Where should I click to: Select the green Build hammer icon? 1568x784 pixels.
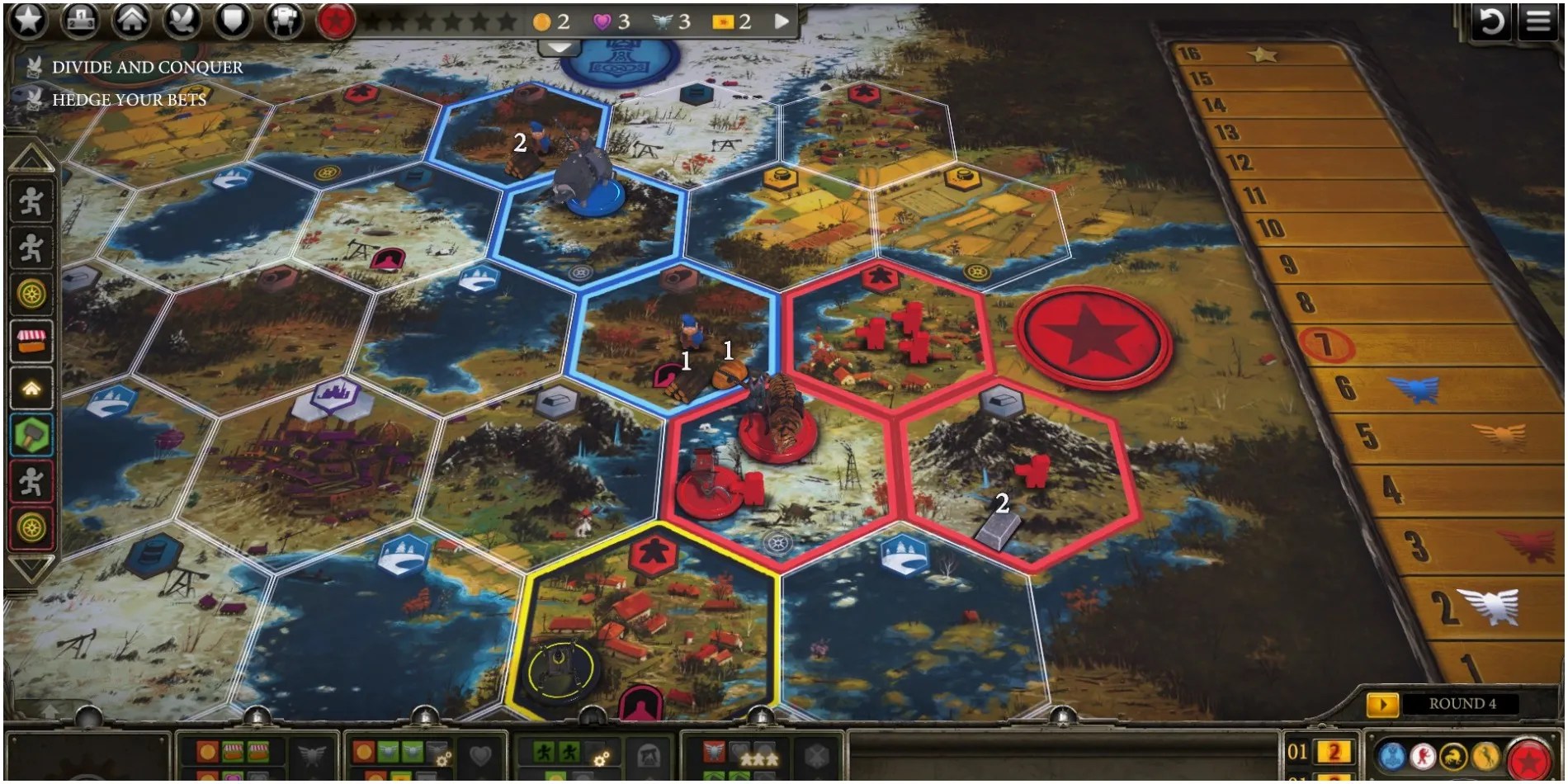tap(30, 433)
